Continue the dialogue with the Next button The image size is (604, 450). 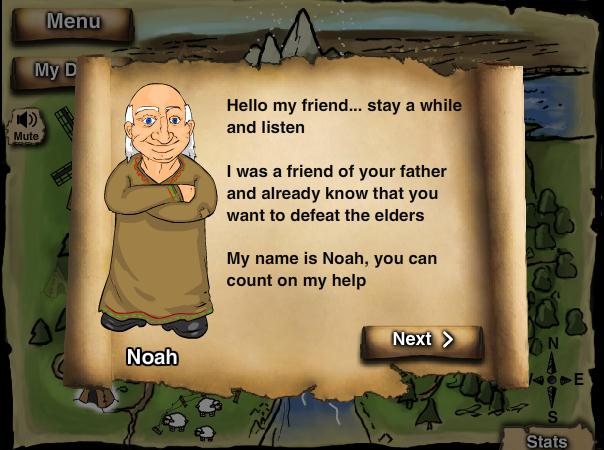click(422, 340)
